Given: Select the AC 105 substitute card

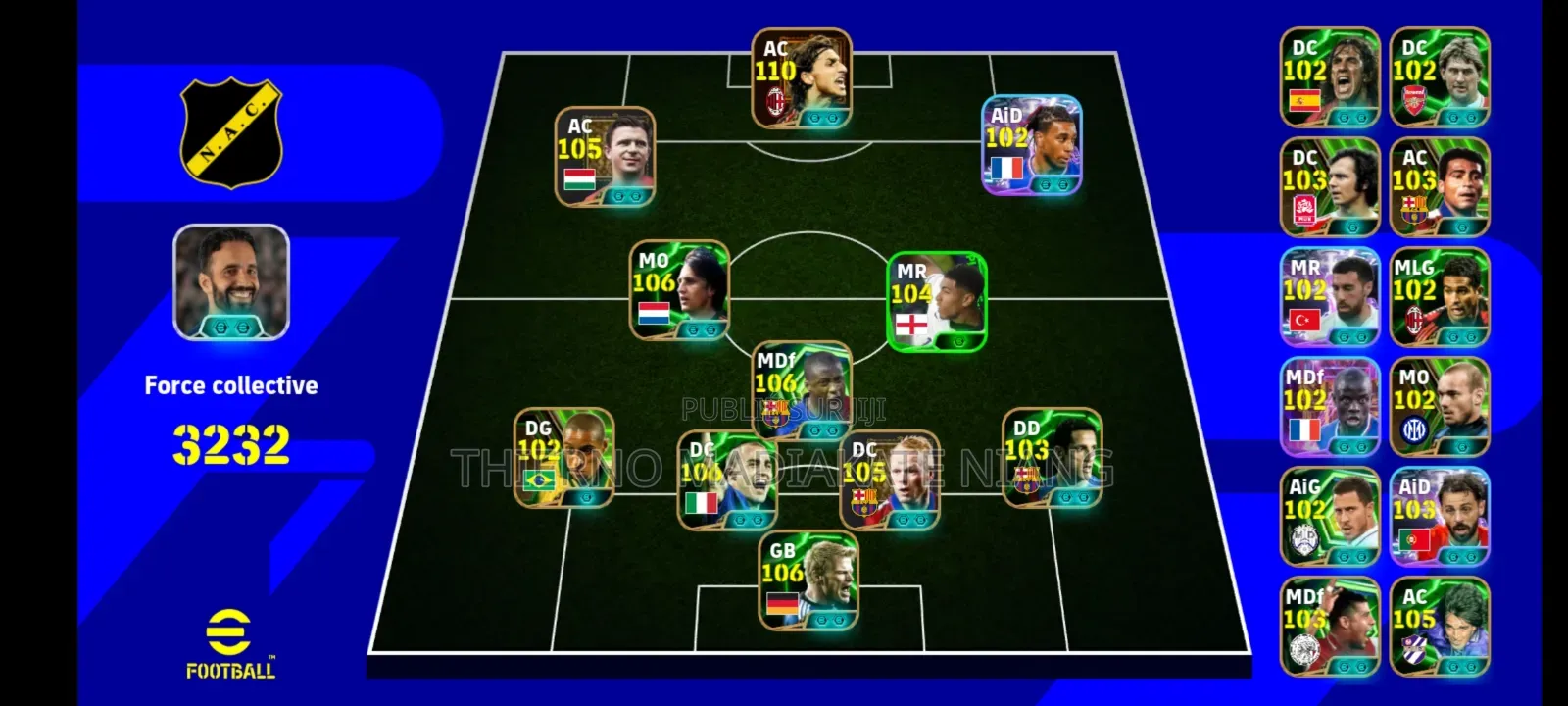Looking at the screenshot, I should click(x=1440, y=627).
